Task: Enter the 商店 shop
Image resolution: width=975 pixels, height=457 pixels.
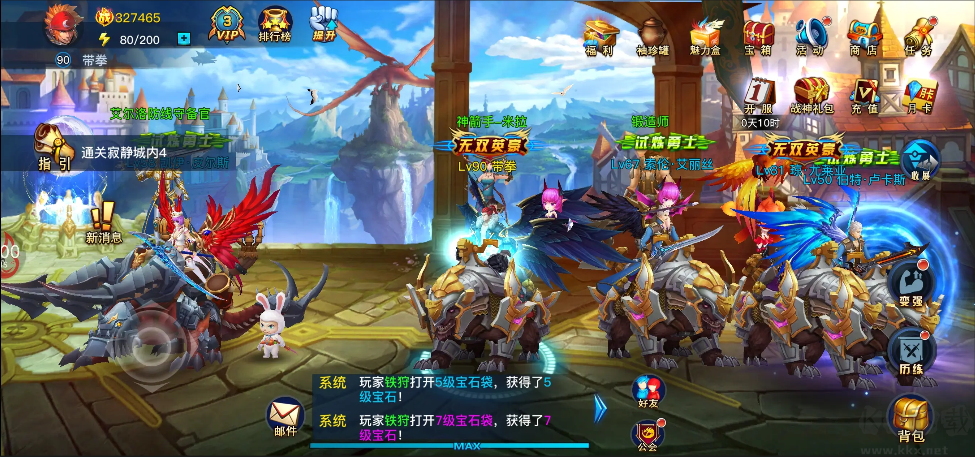Action: coord(863,36)
